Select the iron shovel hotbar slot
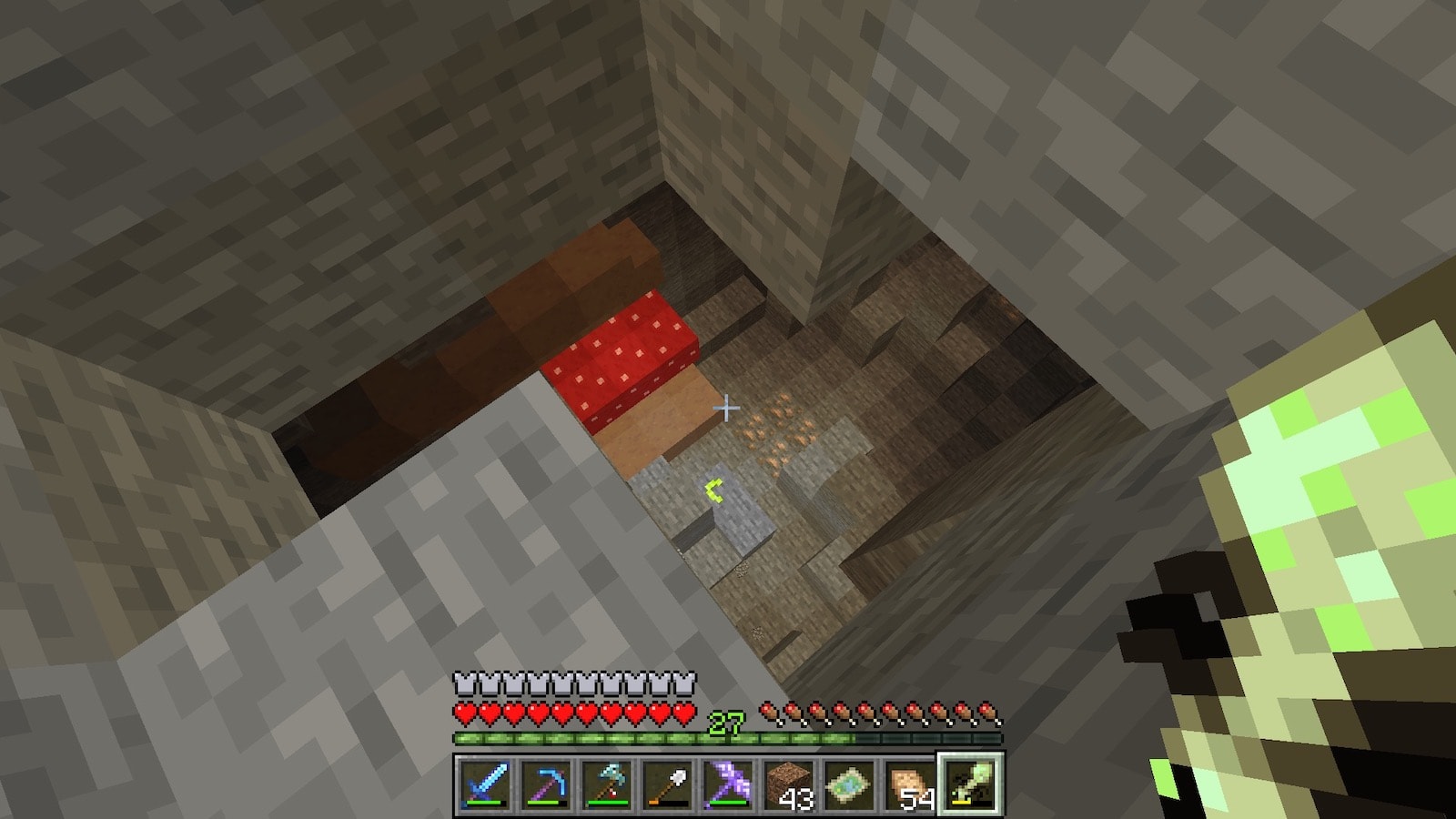Viewport: 1456px width, 819px height. (x=665, y=783)
